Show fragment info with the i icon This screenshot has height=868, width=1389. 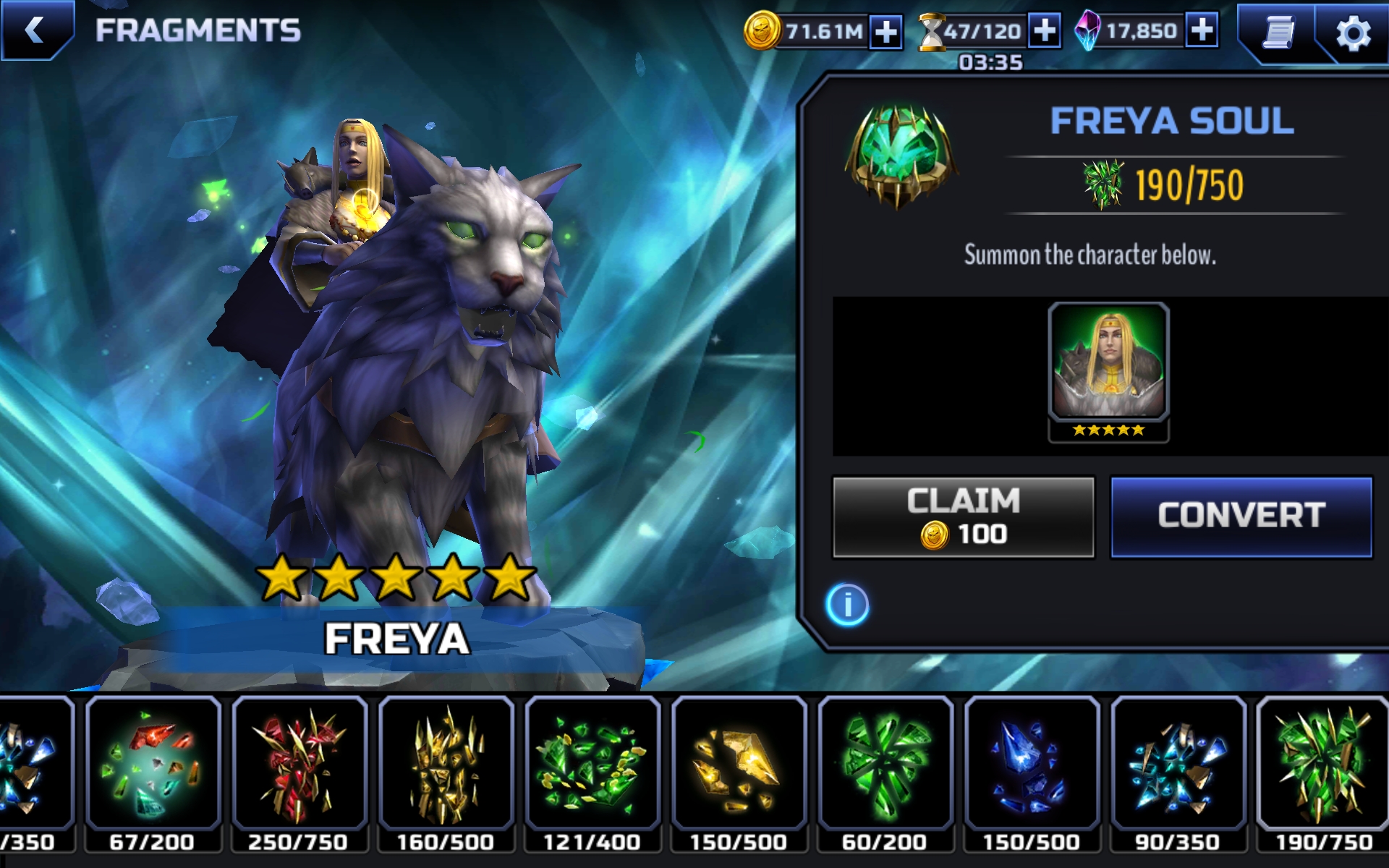[x=847, y=605]
